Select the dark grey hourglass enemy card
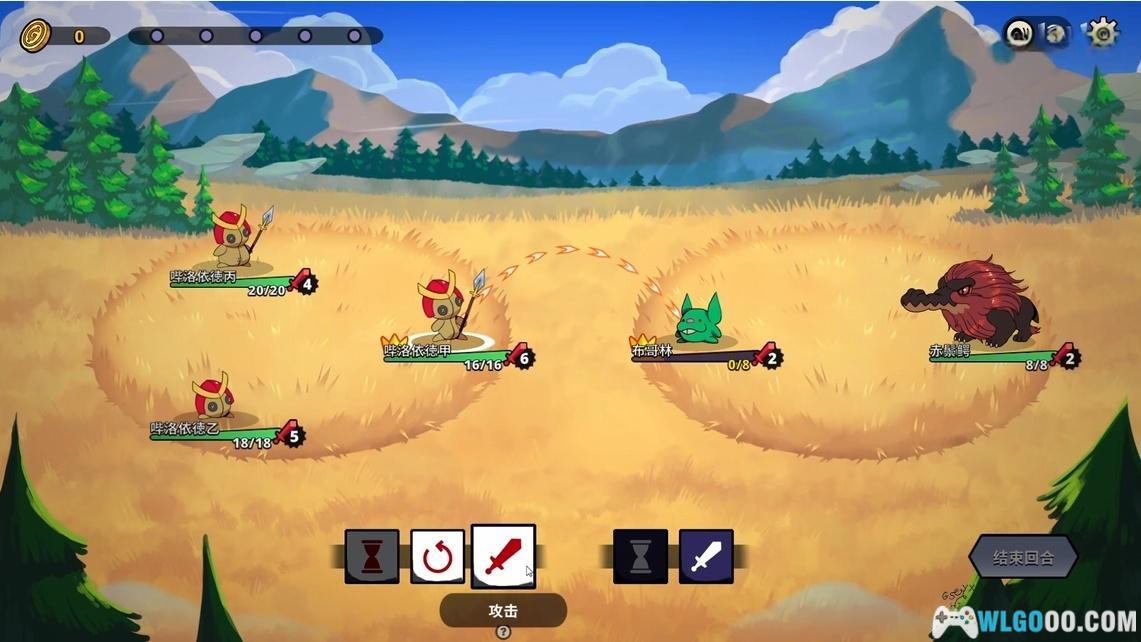Viewport: 1141px width, 642px height. tap(640, 557)
